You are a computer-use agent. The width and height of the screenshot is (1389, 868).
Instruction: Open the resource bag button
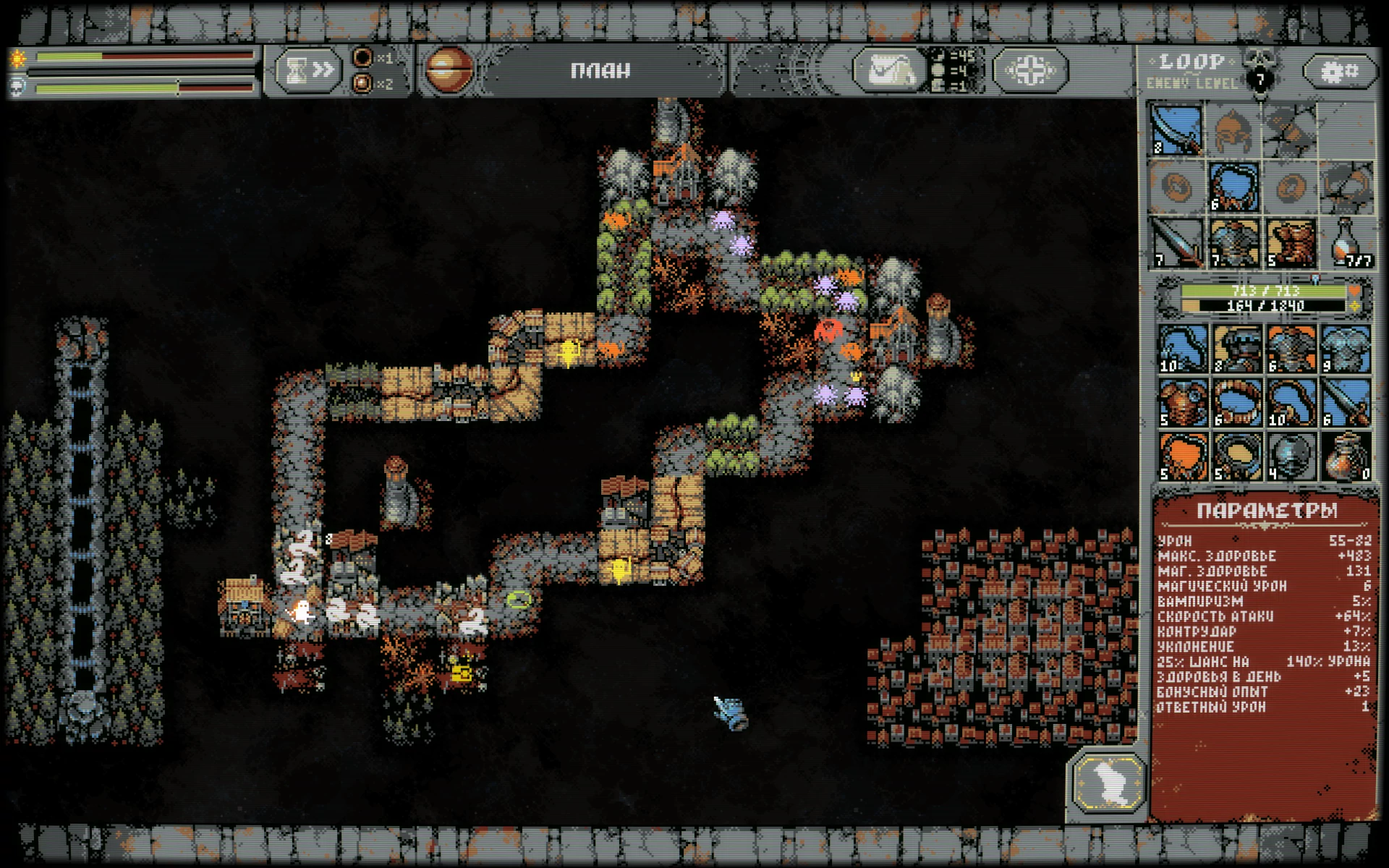[x=888, y=71]
